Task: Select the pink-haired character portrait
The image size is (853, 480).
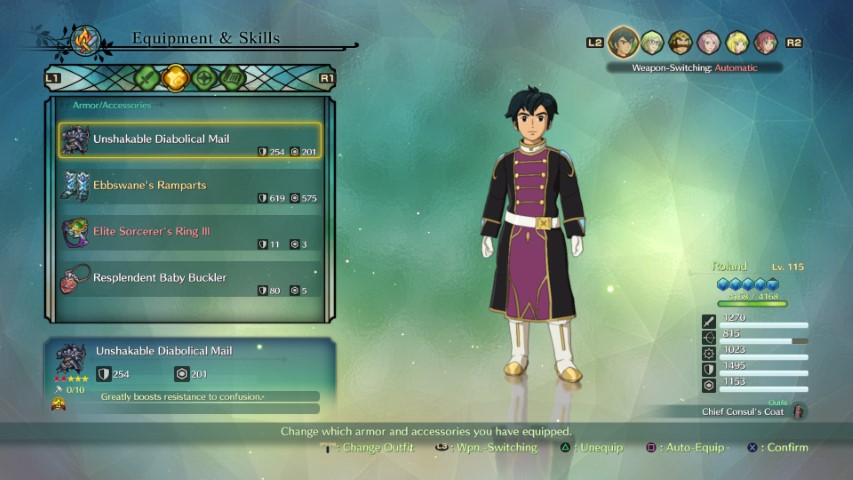Action: tap(708, 42)
